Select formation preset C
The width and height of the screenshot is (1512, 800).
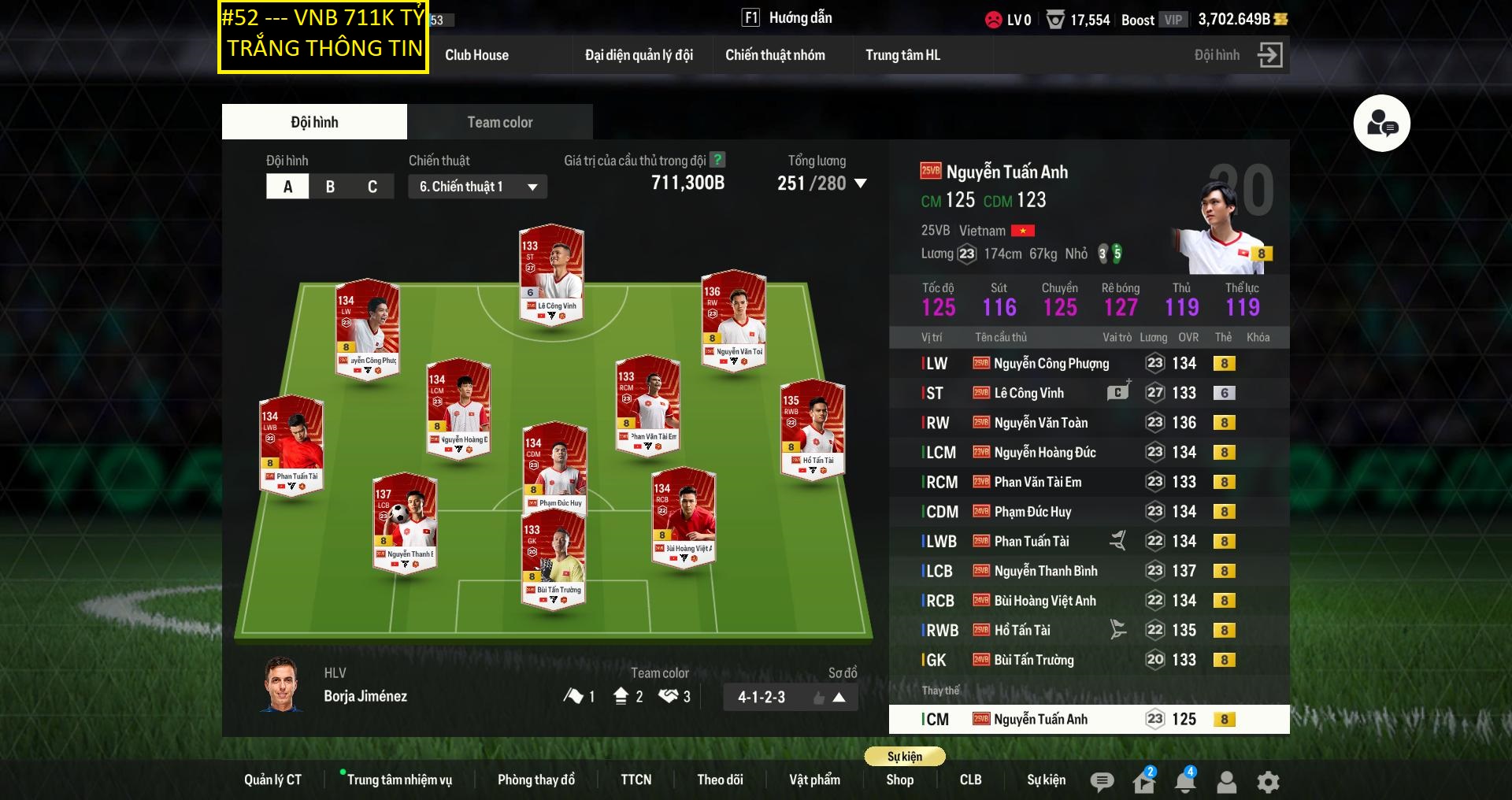click(372, 187)
